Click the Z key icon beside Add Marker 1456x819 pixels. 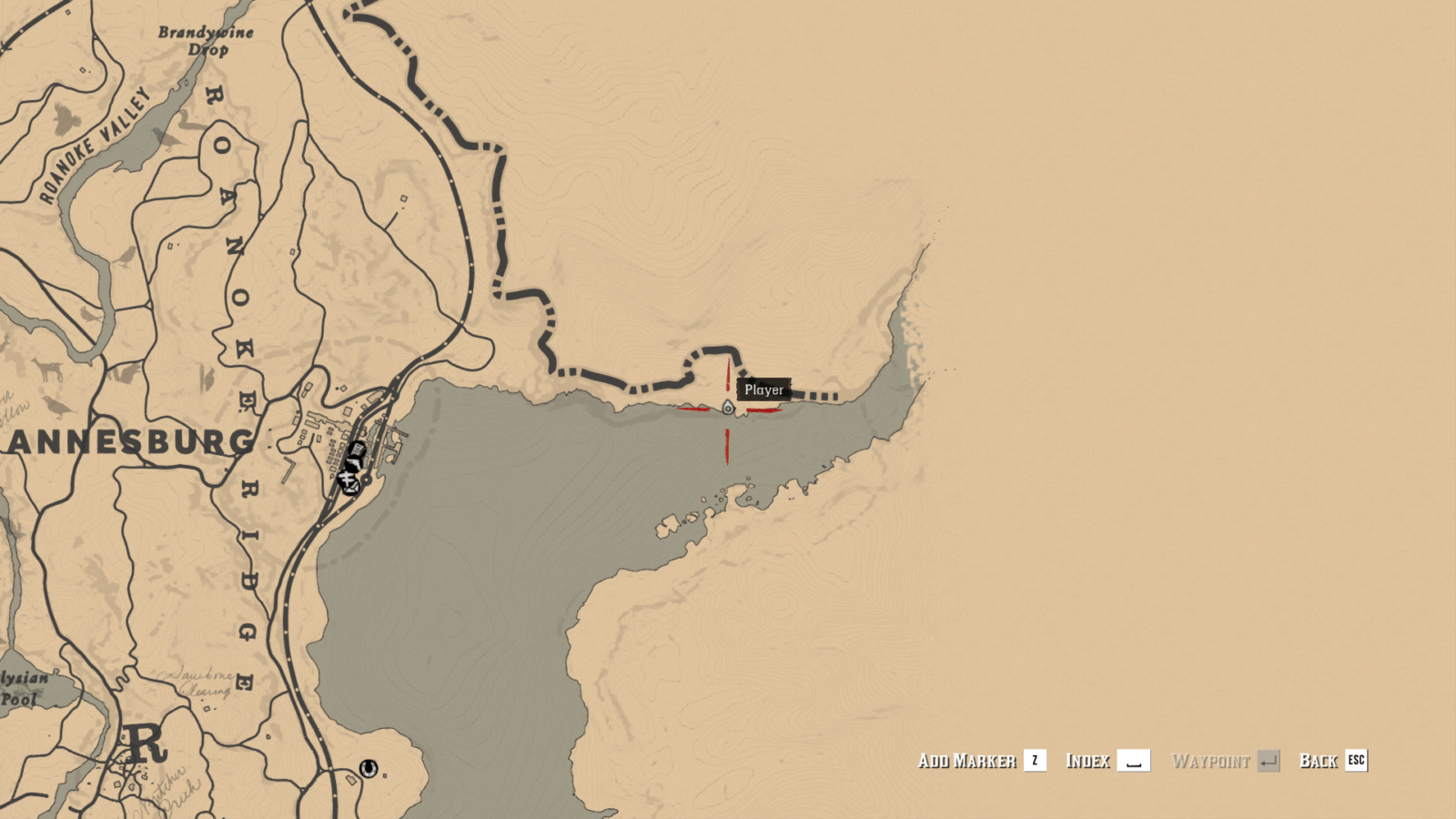coord(1036,761)
